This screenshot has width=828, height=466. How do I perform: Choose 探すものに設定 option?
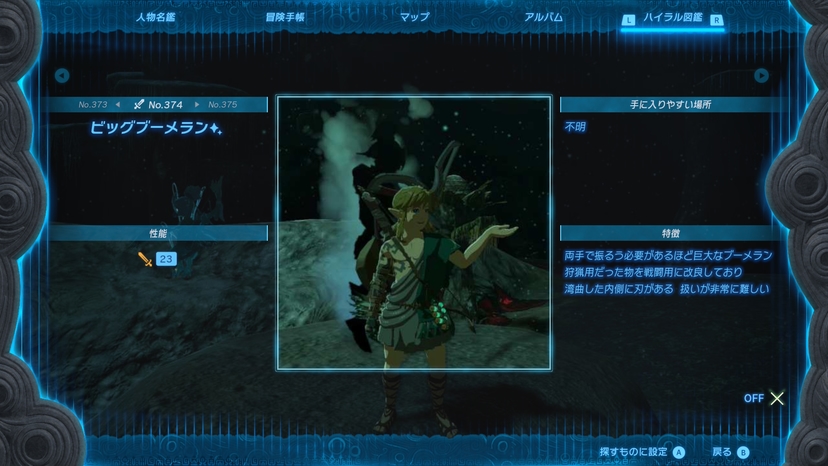pyautogui.click(x=642, y=452)
